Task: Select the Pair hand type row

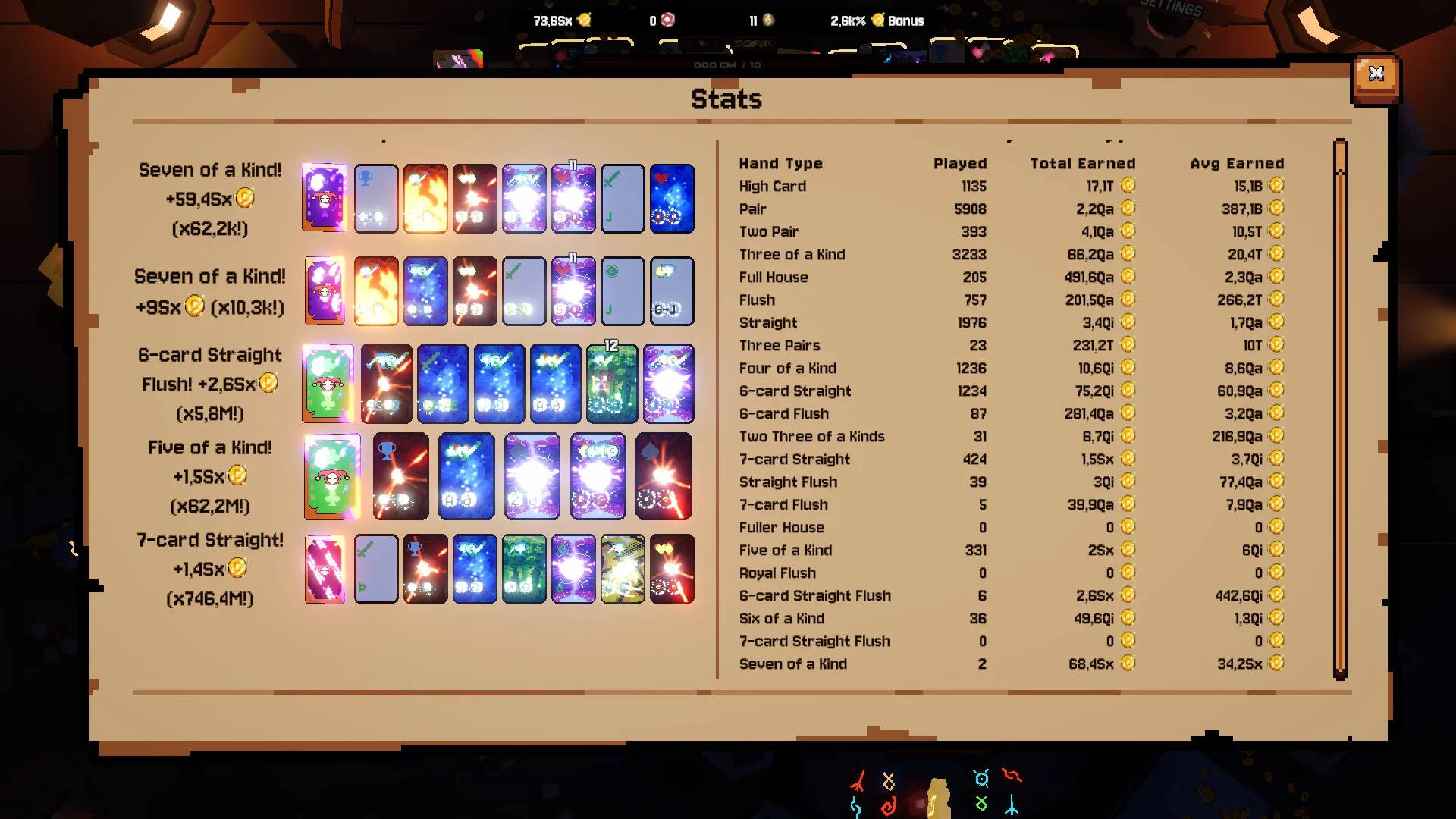Action: tap(753, 209)
